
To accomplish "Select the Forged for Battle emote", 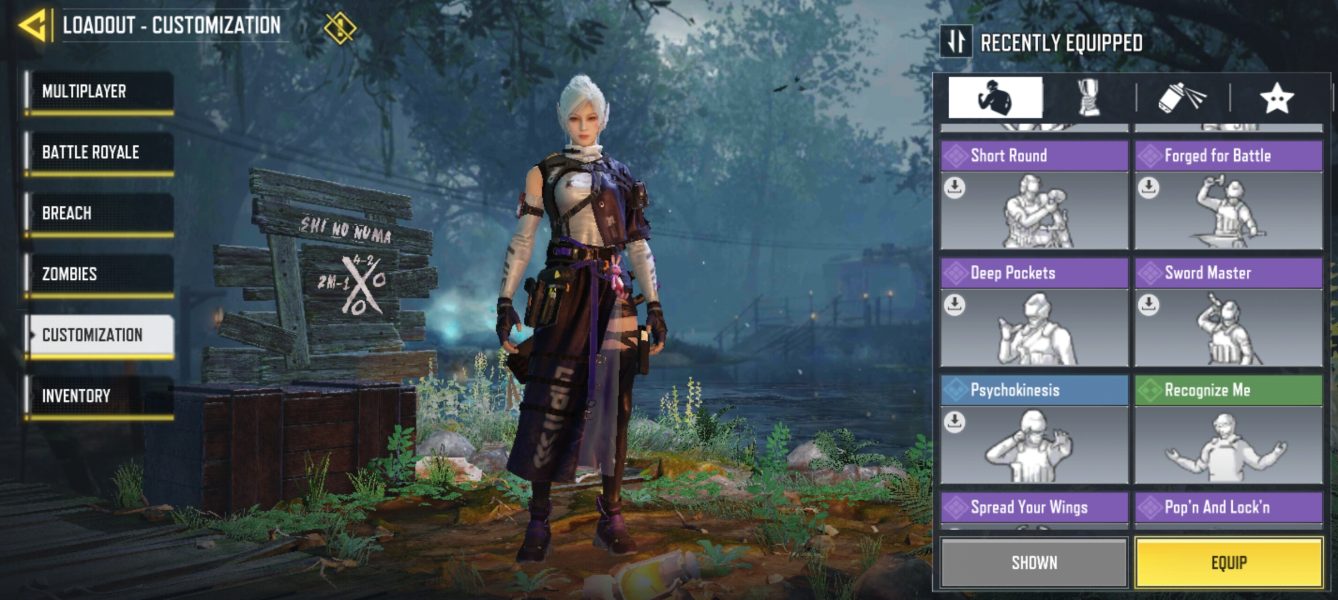I will (1228, 196).
